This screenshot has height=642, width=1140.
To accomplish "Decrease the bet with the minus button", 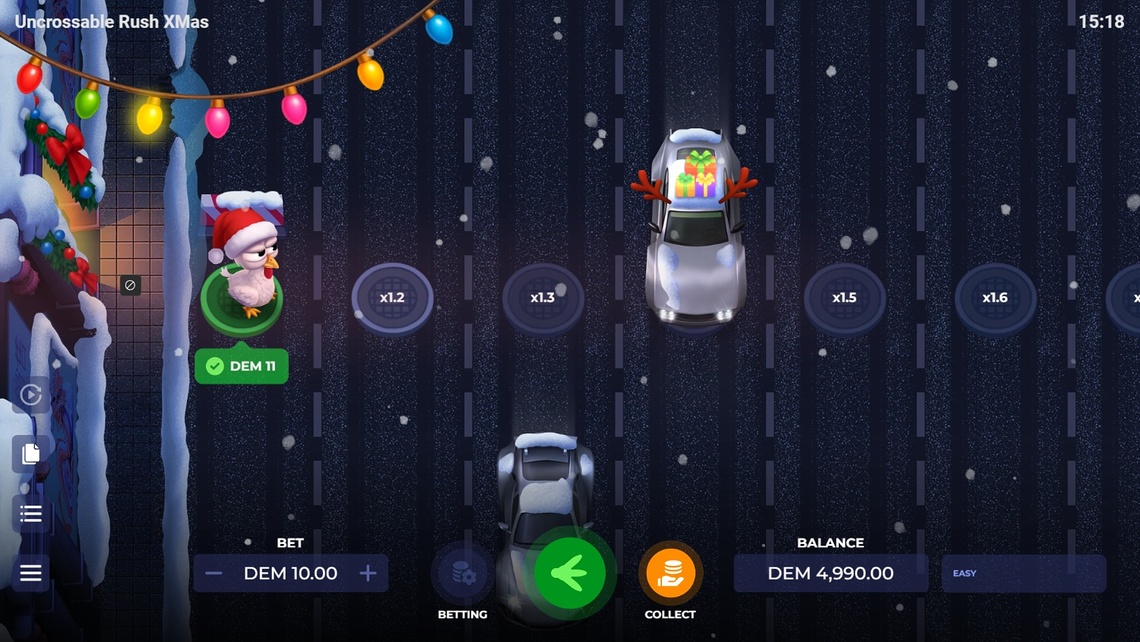I will click(x=213, y=574).
